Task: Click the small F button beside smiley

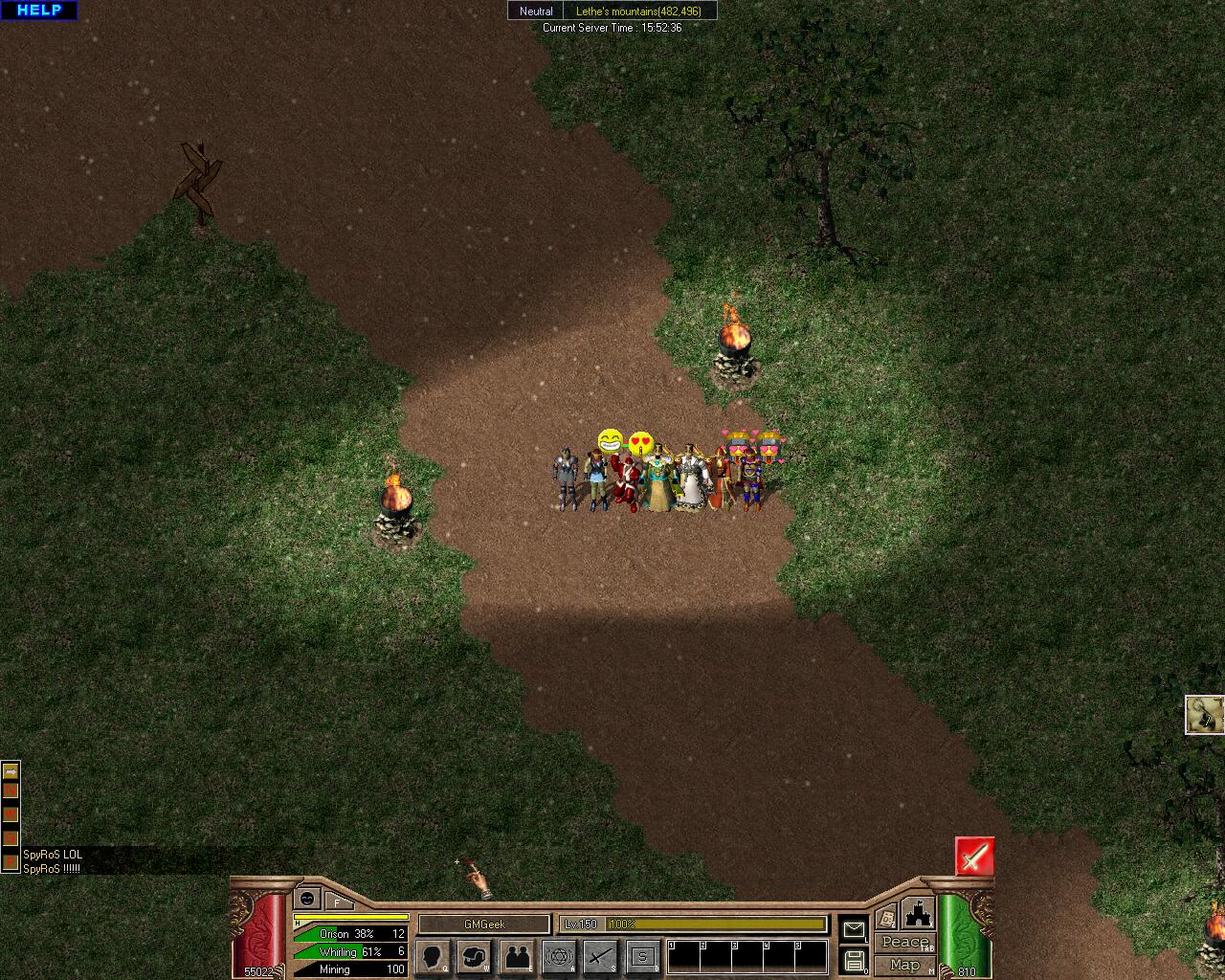Action: click(338, 902)
